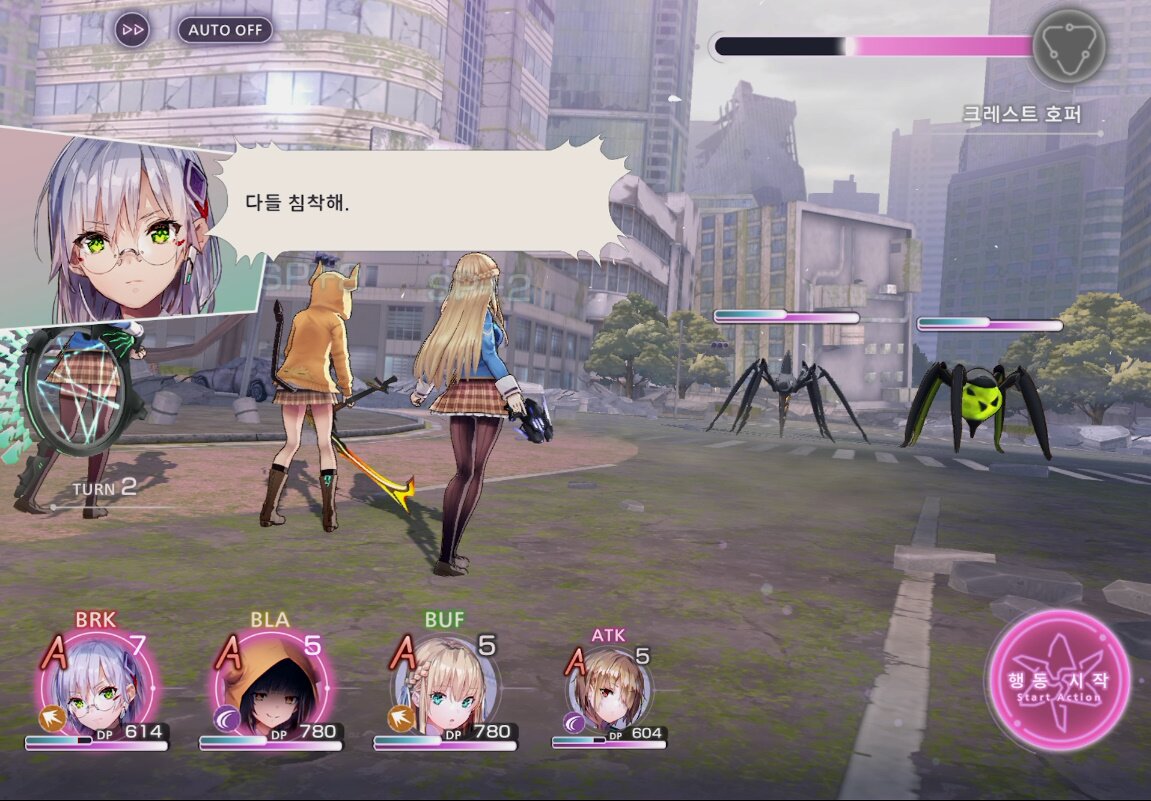The width and height of the screenshot is (1151, 801).
Task: Switch the AUTO OFF toggle
Action: (x=225, y=30)
